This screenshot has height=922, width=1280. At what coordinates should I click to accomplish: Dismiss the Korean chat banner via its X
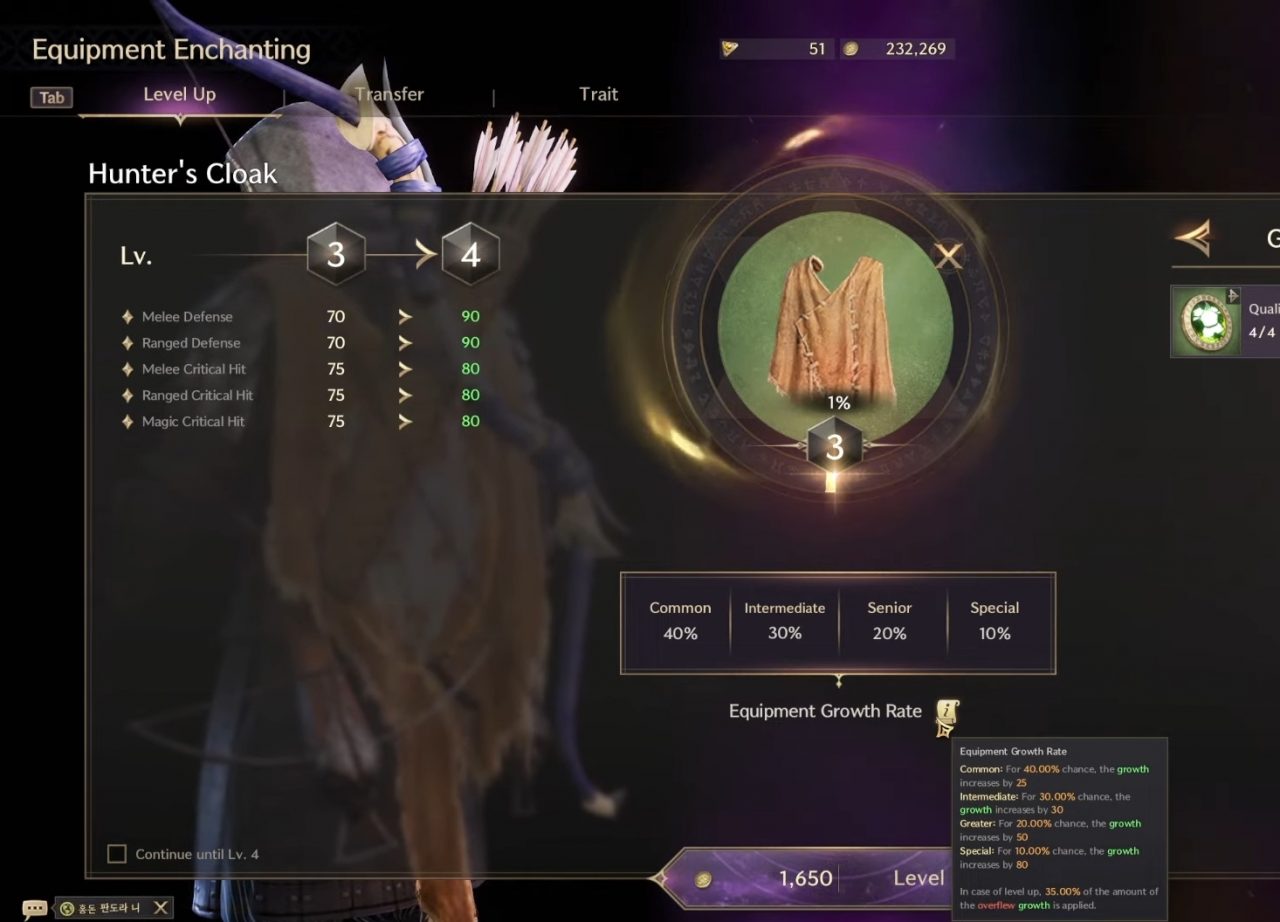coord(160,907)
